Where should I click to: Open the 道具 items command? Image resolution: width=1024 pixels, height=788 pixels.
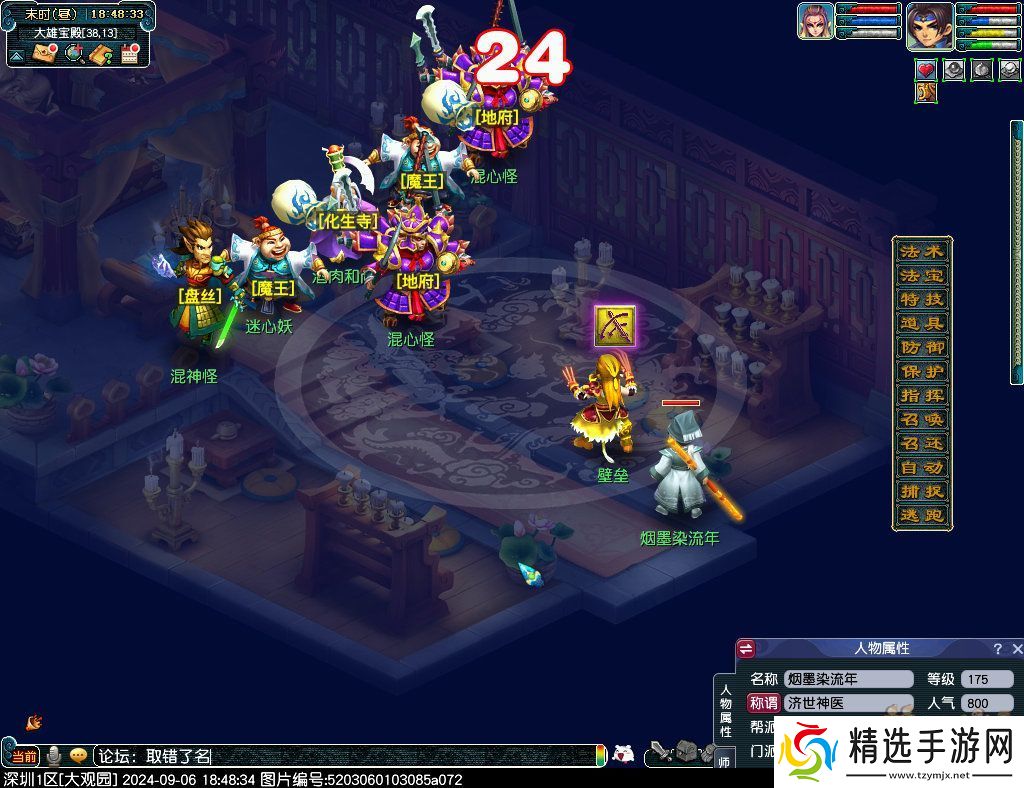click(921, 323)
